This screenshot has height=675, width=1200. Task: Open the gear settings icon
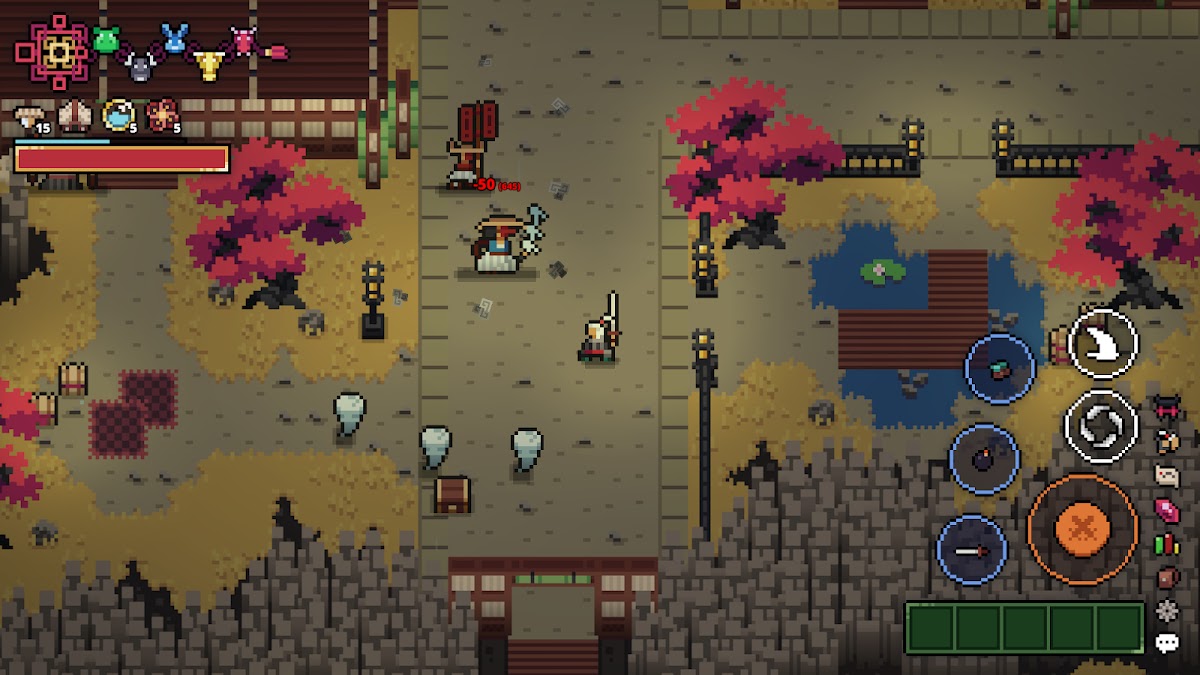tap(1167, 610)
